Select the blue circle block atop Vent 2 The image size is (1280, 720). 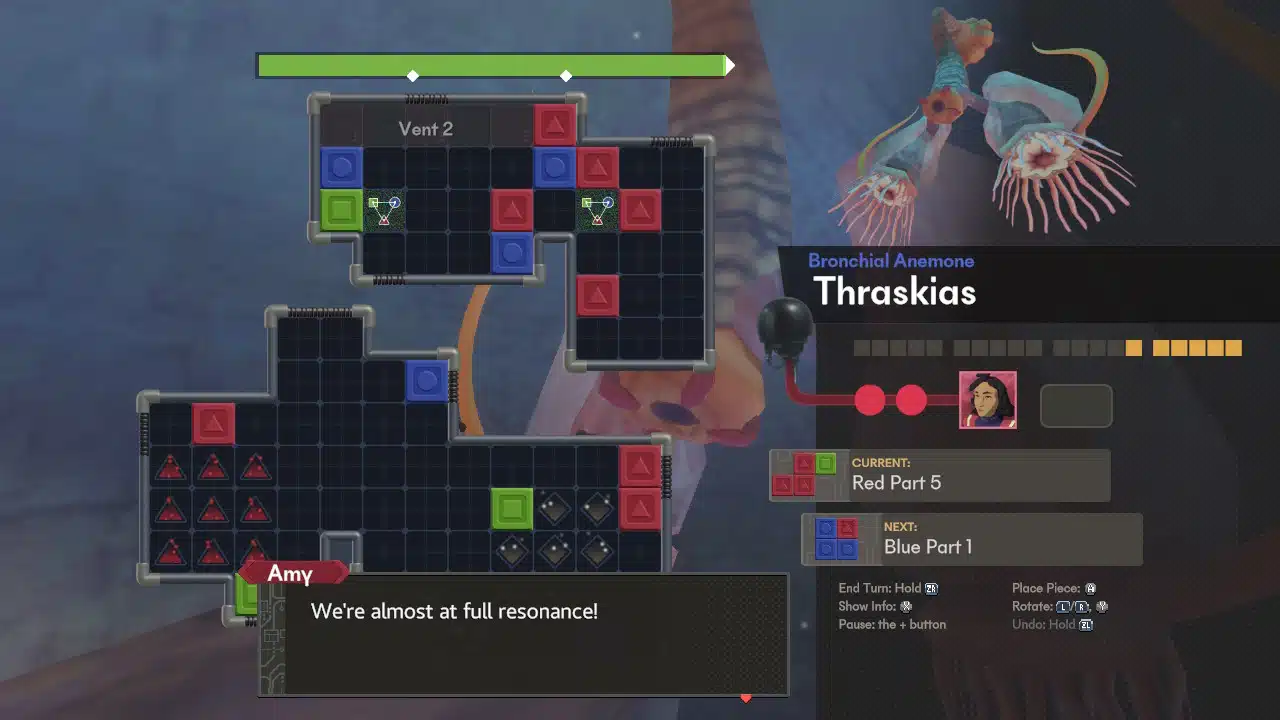pos(342,166)
